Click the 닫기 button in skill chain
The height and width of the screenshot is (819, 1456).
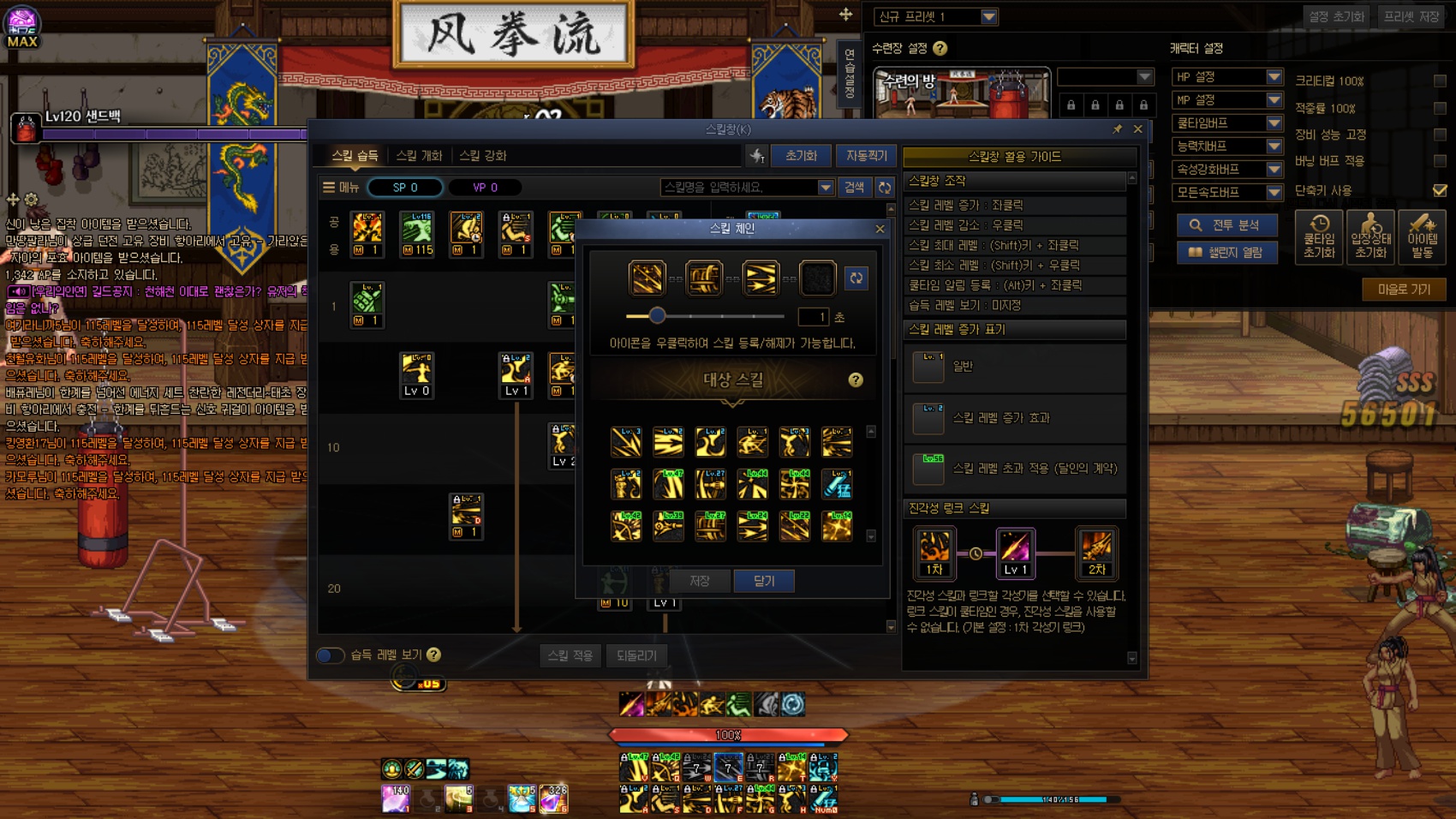coord(764,581)
